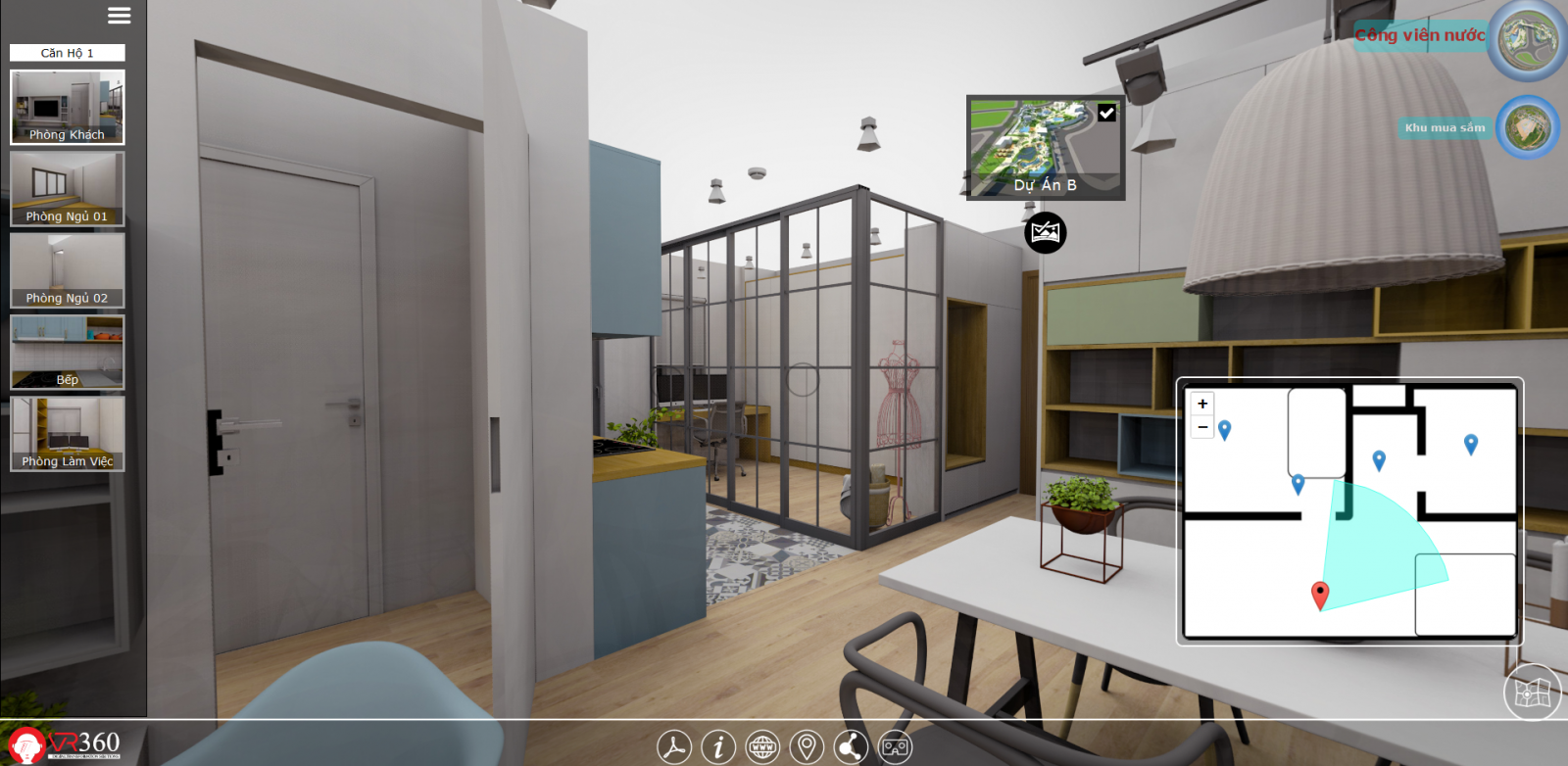This screenshot has width=1568, height=766.
Task: Toggle the sidebar with the hamburger menu
Action: tap(120, 16)
